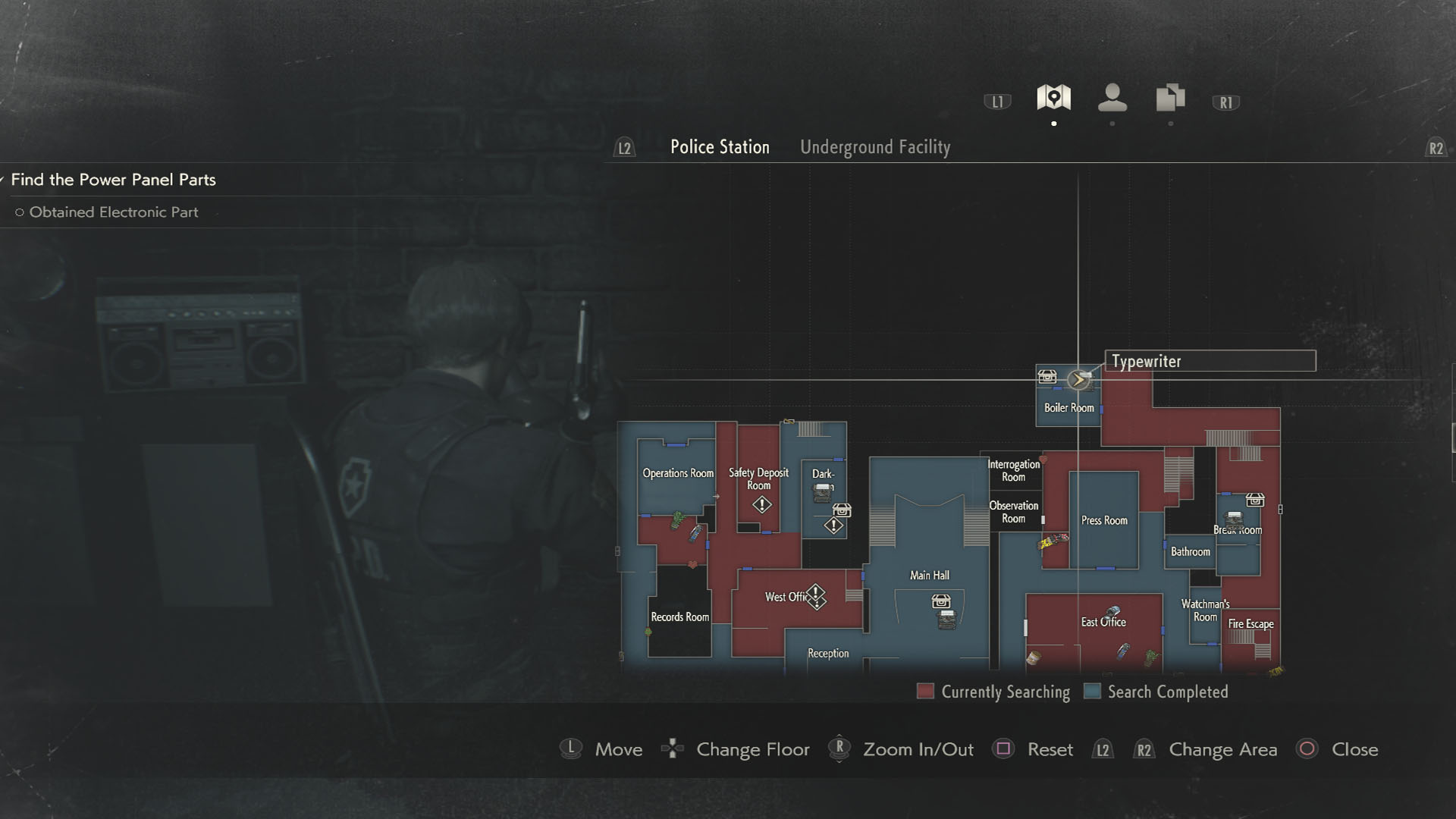1456x819 pixels.
Task: Toggle Zoom In/Out with the R stick control
Action: click(x=839, y=749)
